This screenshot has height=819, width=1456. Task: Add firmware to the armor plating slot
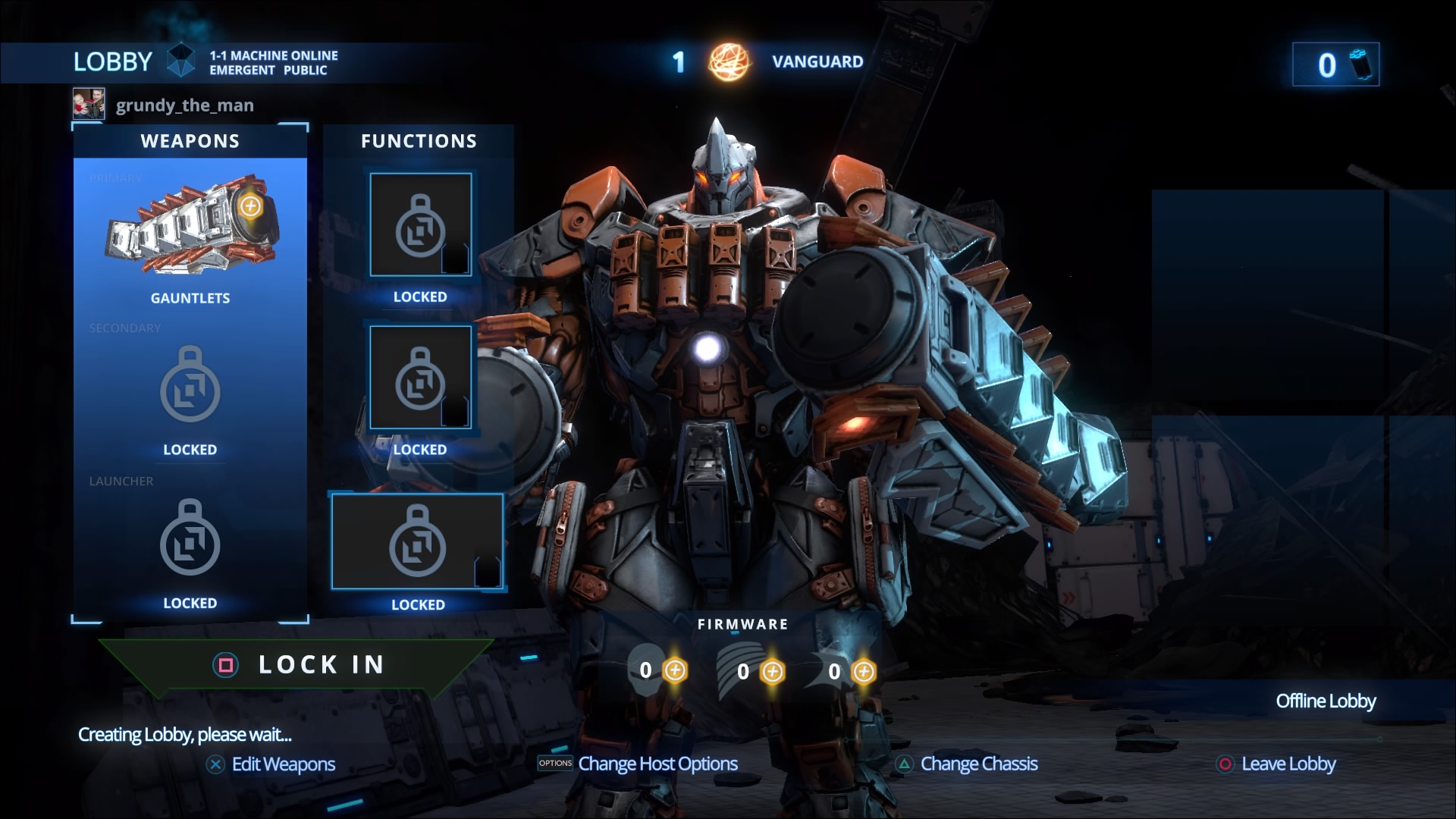773,670
